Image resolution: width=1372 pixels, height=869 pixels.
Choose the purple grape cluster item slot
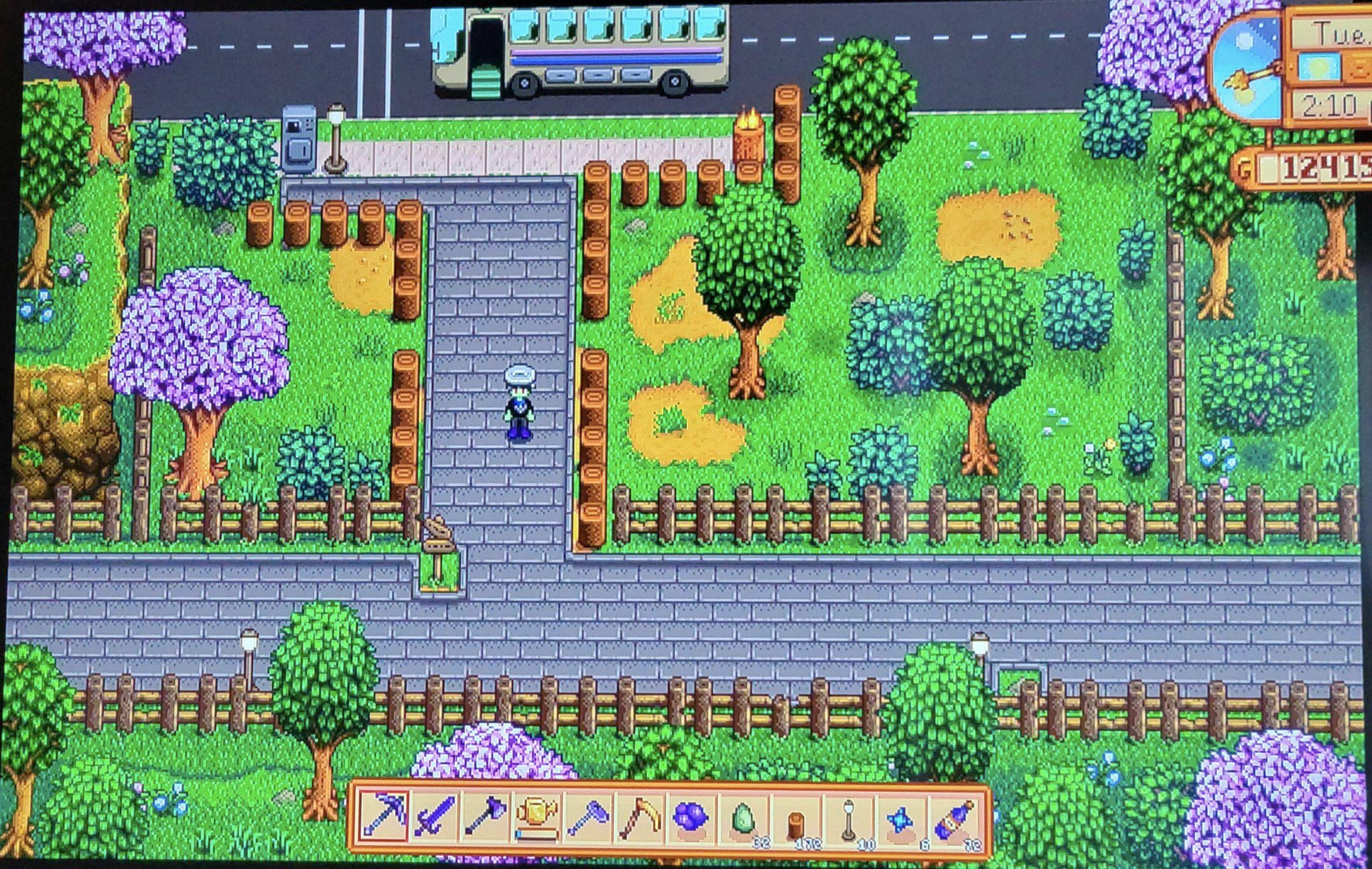point(691,819)
